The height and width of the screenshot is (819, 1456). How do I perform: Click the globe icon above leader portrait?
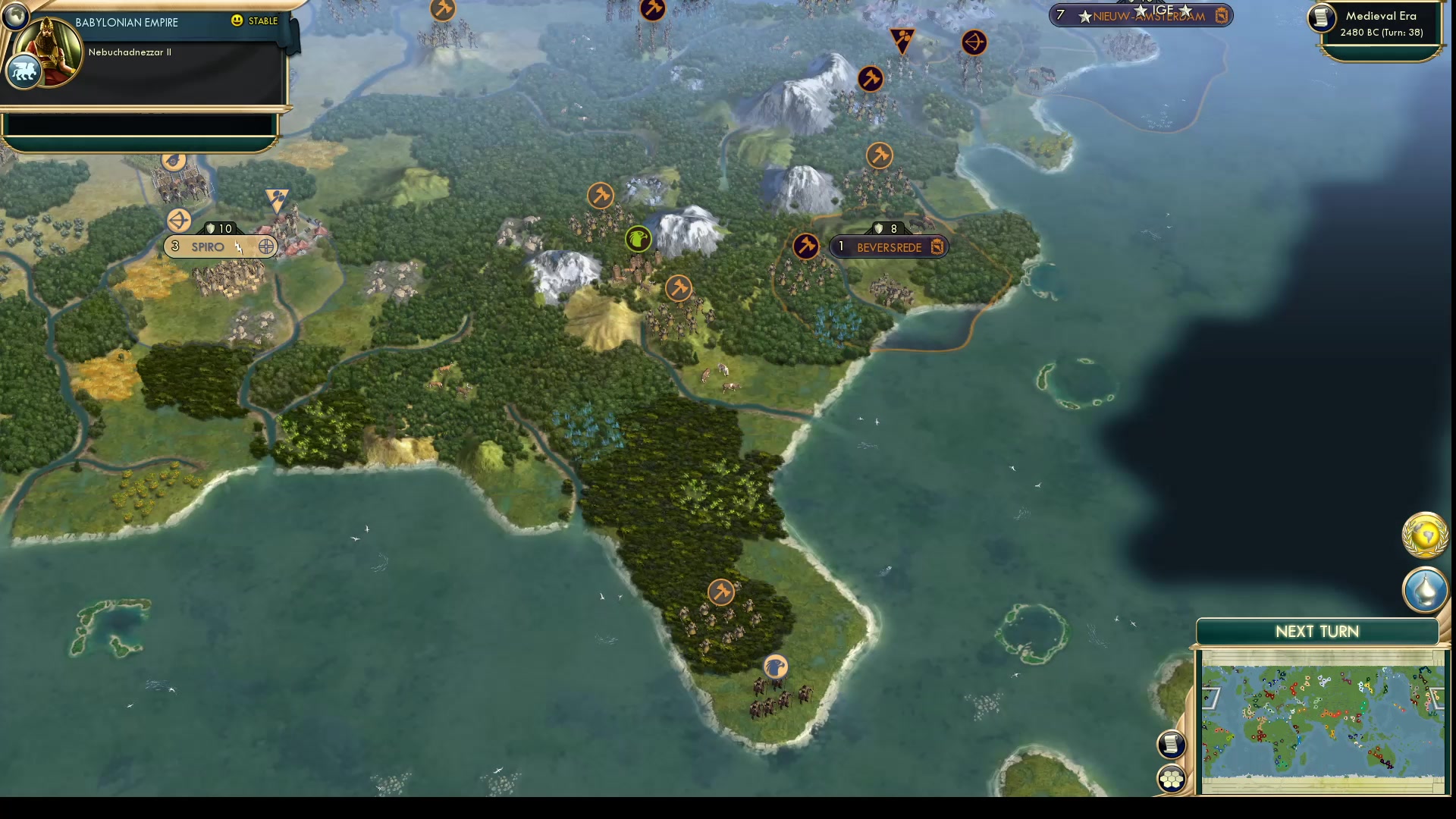click(14, 14)
